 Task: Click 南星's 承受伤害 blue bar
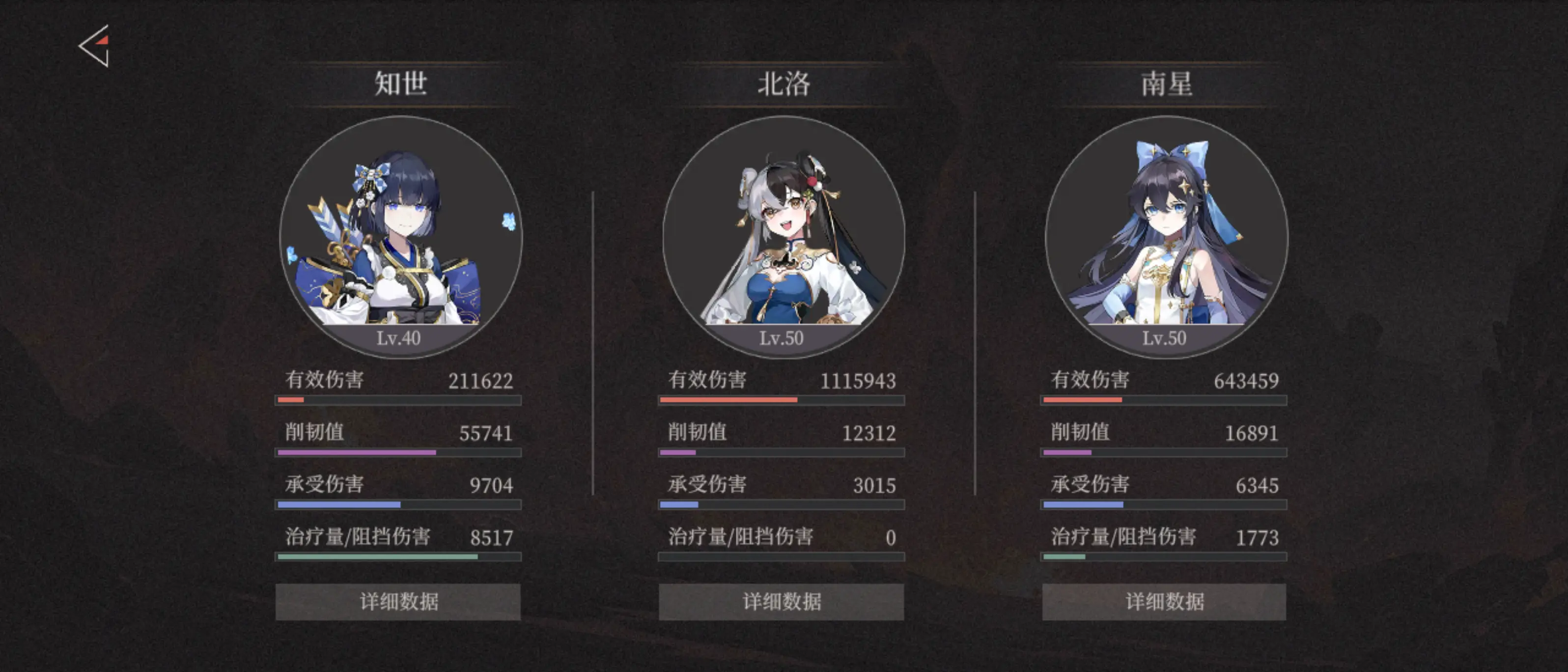[x=1164, y=505]
